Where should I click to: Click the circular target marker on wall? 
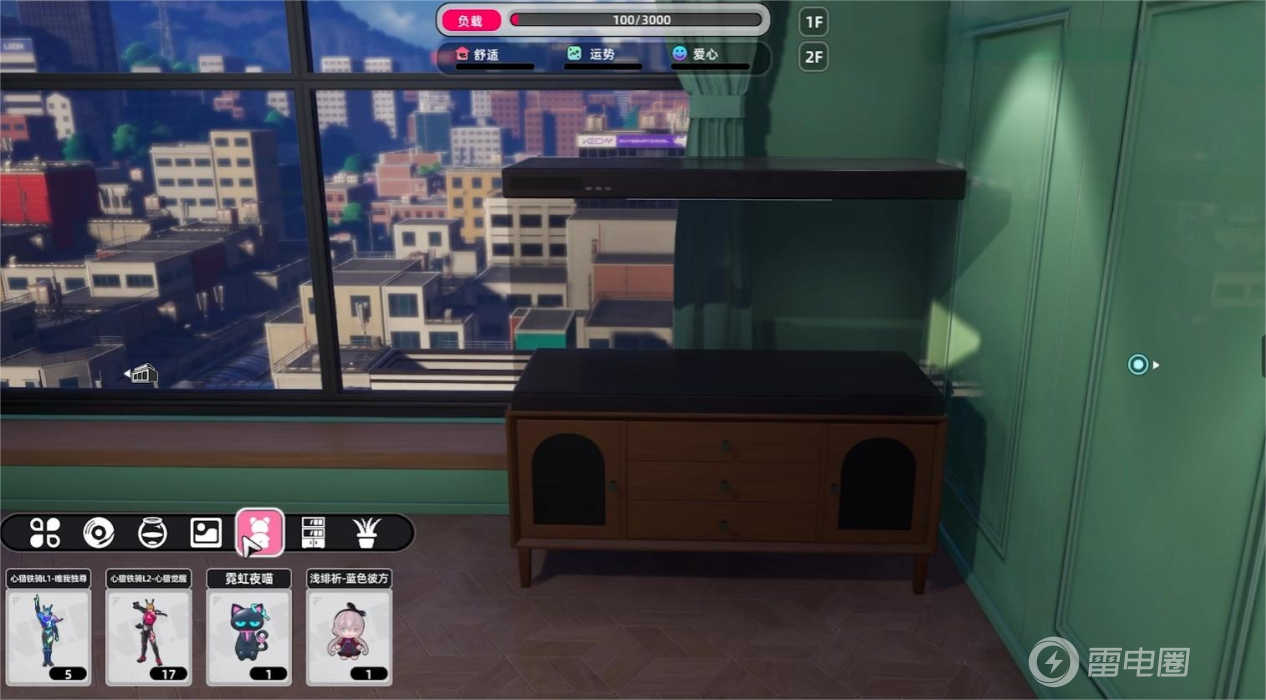1138,365
